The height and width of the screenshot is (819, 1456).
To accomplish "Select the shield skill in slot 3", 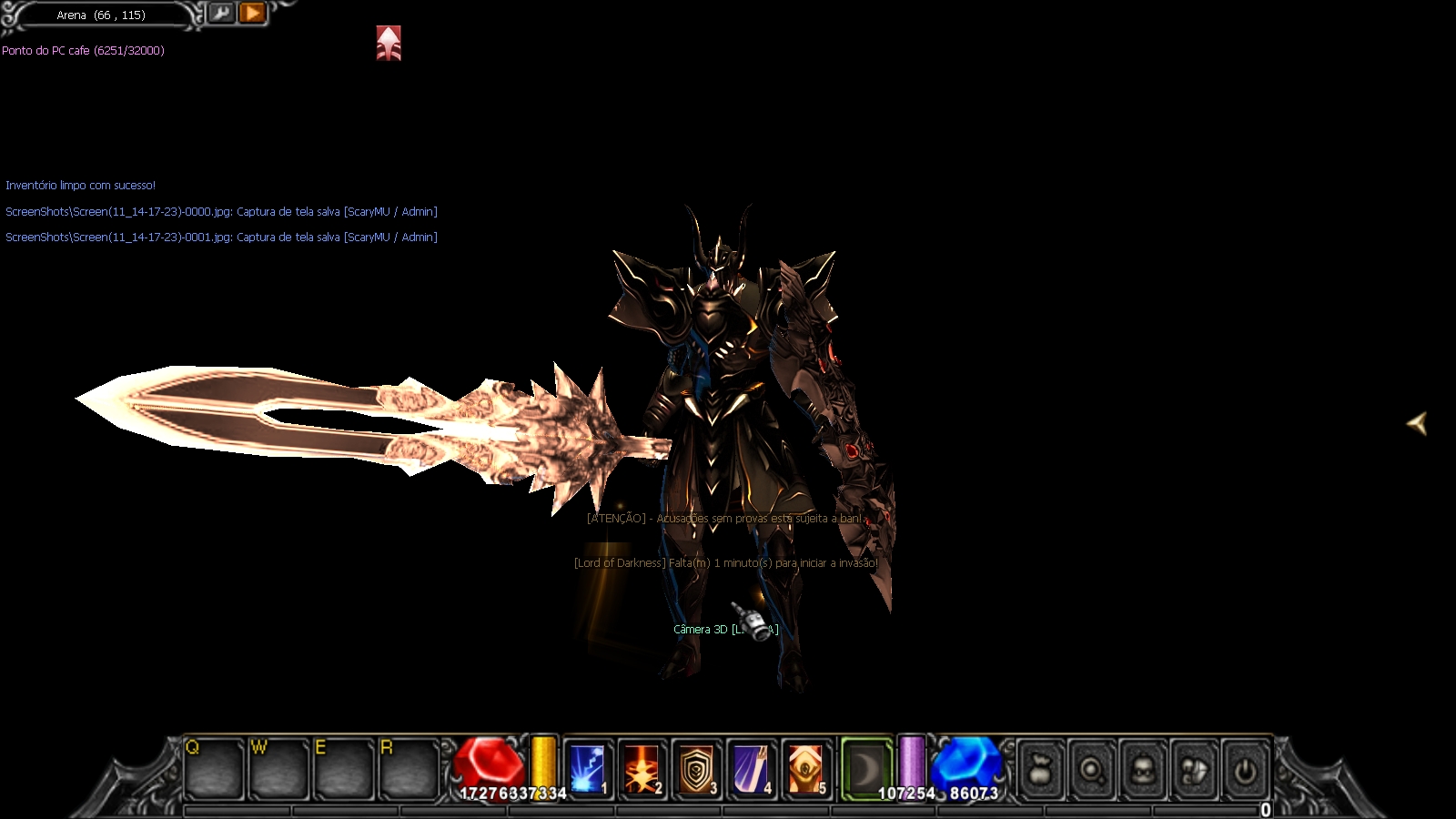I will click(x=696, y=769).
